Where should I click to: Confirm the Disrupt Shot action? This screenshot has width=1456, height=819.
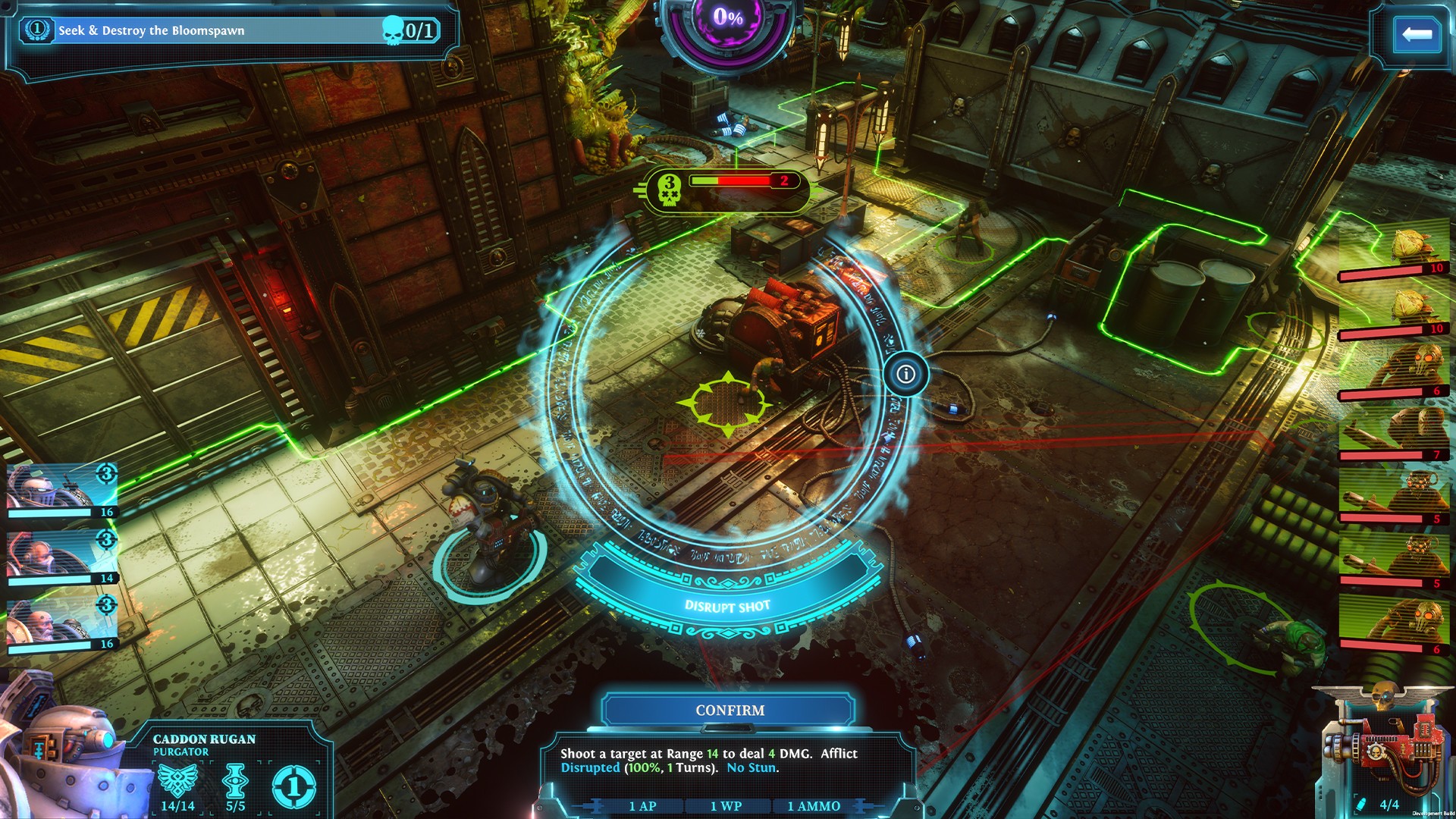pos(730,711)
